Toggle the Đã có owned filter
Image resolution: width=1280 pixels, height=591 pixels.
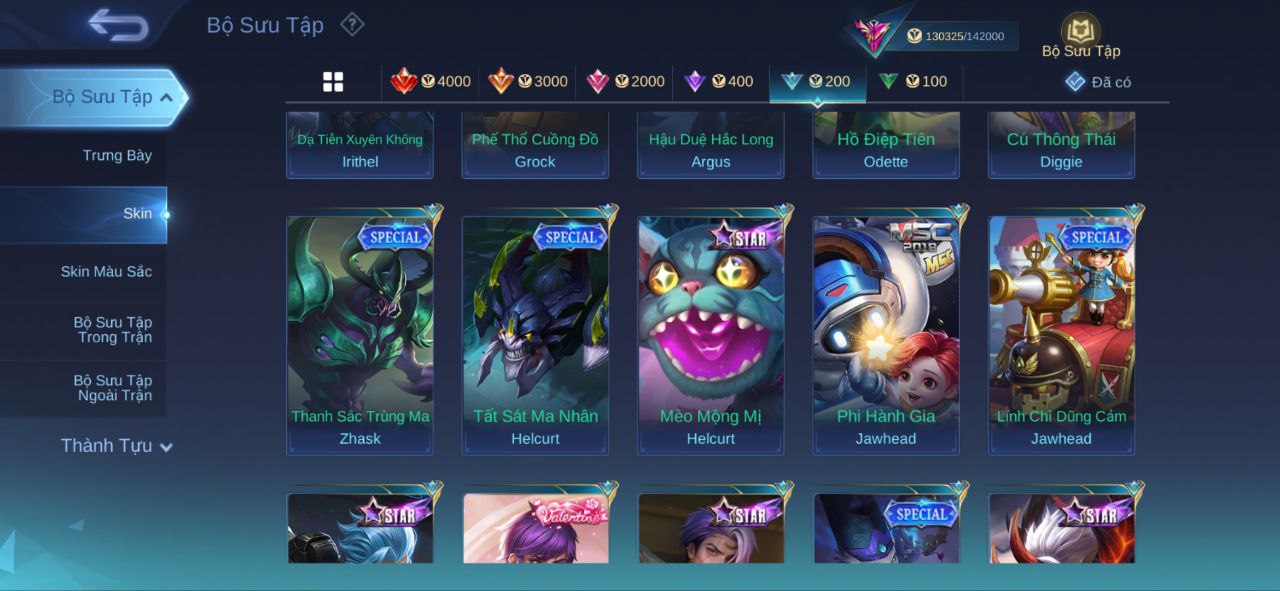[1098, 82]
